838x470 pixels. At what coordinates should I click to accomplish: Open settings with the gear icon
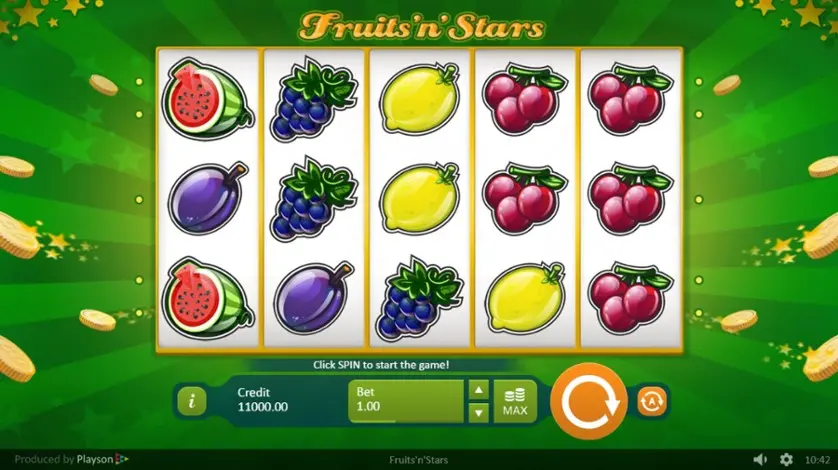[x=786, y=459]
